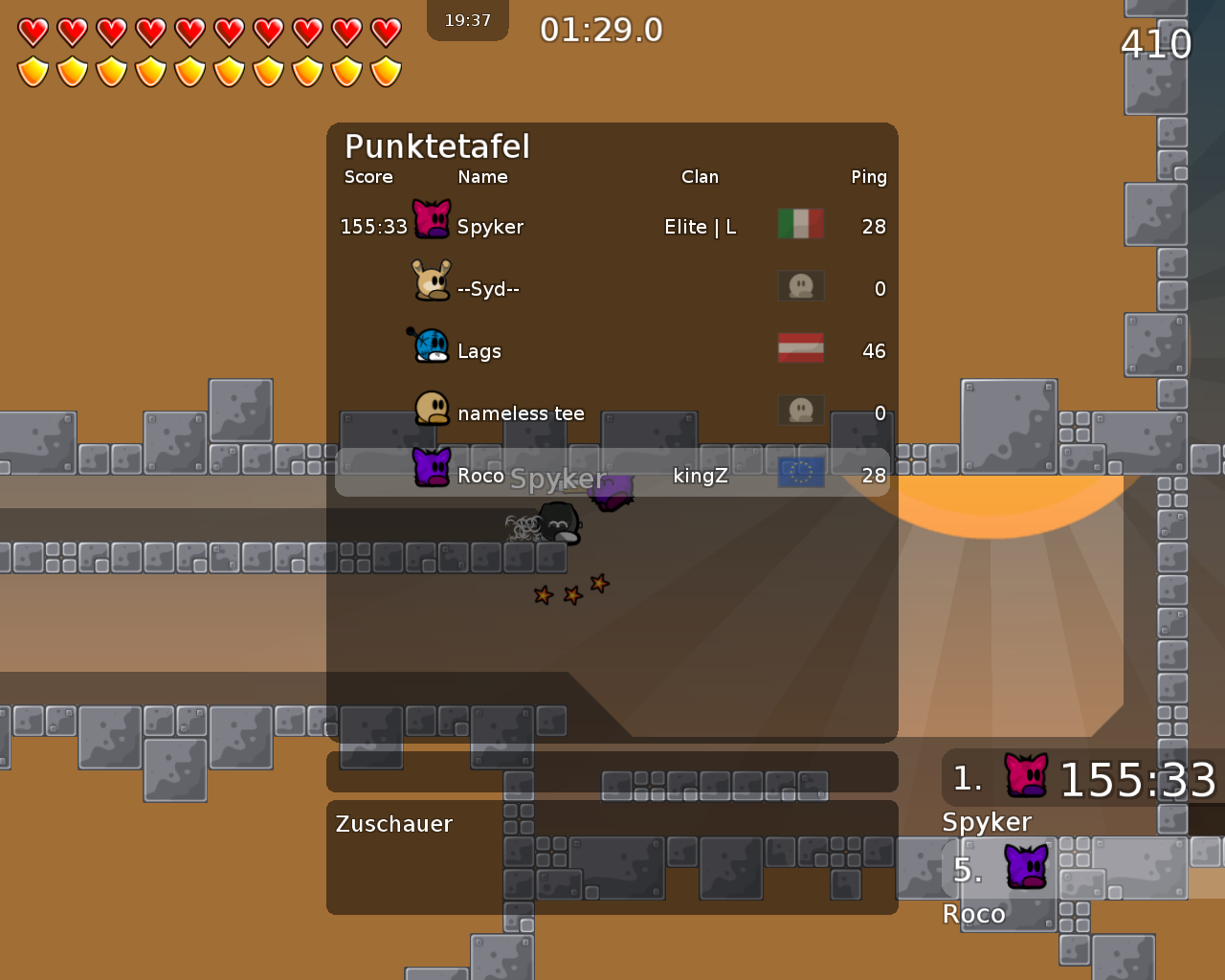Open the Zuschauer spectator panel

(393, 823)
